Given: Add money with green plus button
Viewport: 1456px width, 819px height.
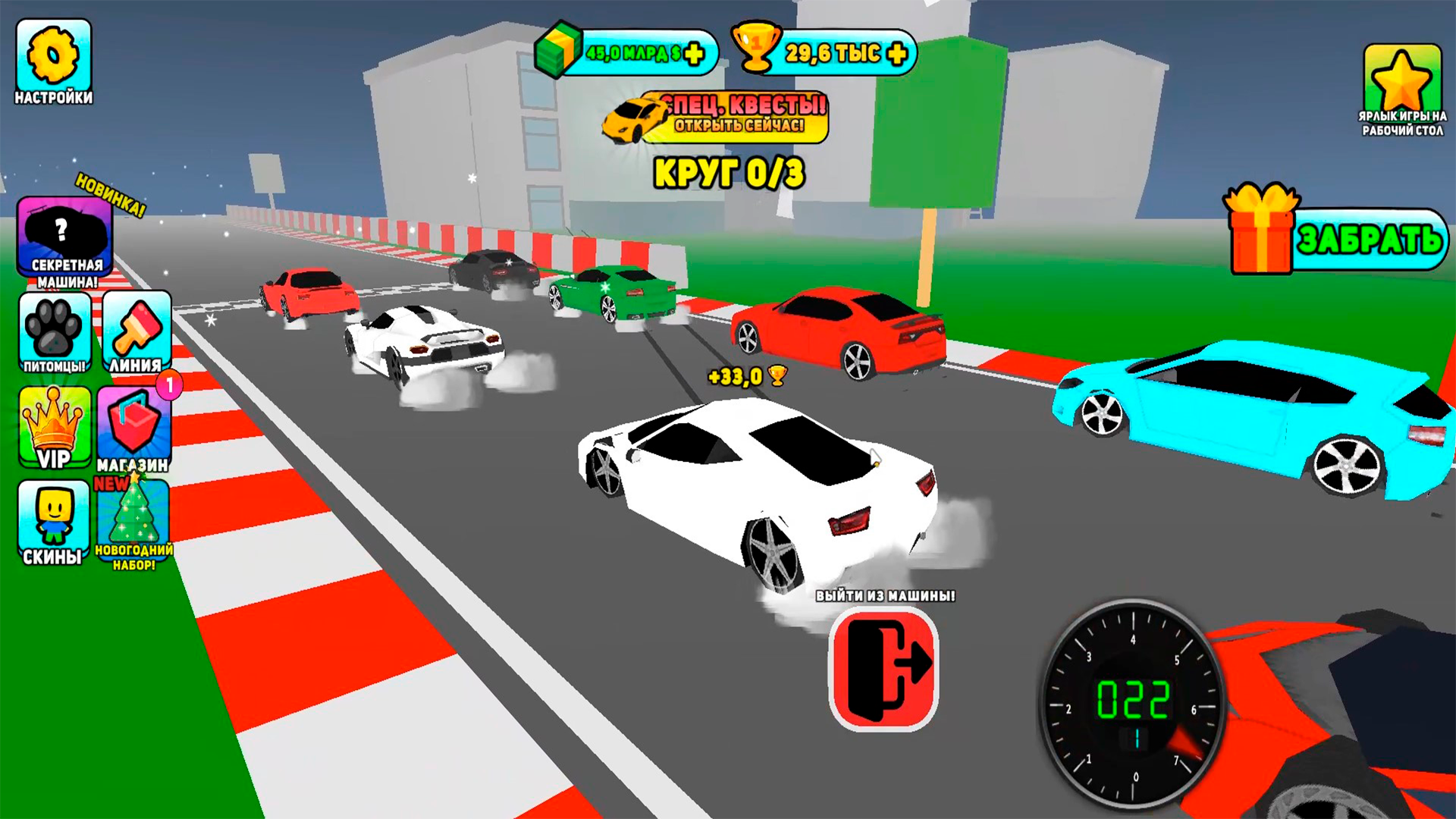Looking at the screenshot, I should [x=694, y=53].
